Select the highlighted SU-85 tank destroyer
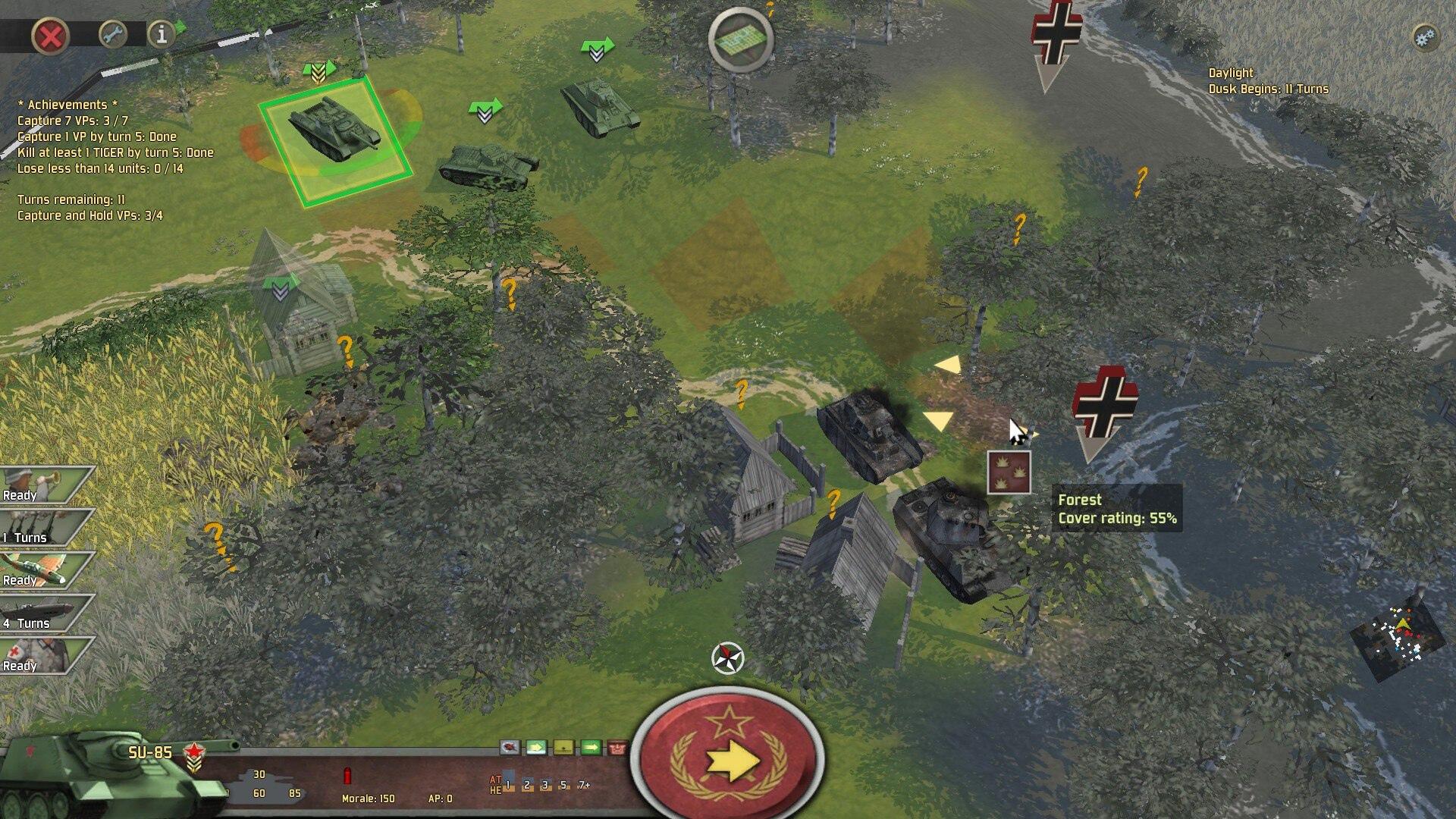Screen dimensions: 1456x819 tap(335, 131)
